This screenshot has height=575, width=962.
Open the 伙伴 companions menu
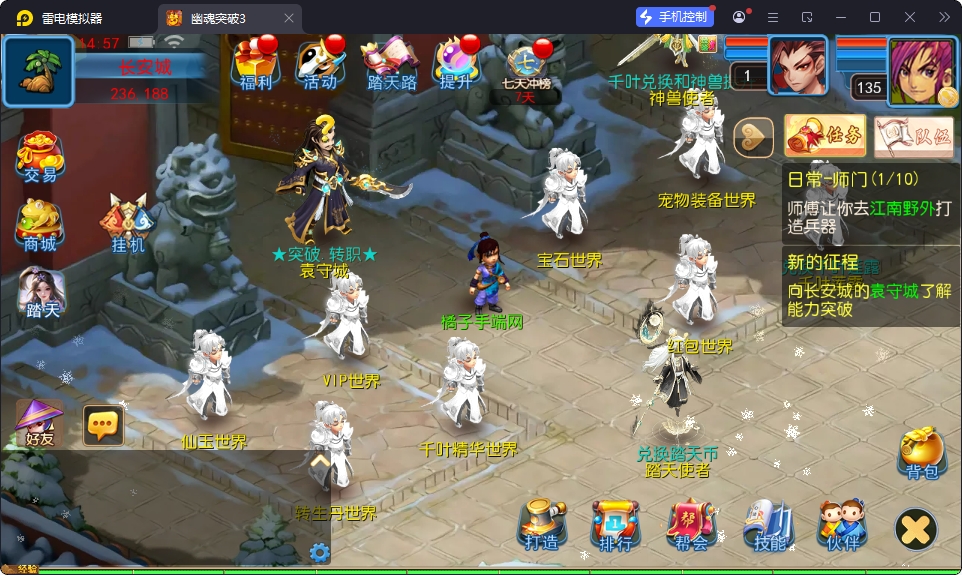click(842, 524)
